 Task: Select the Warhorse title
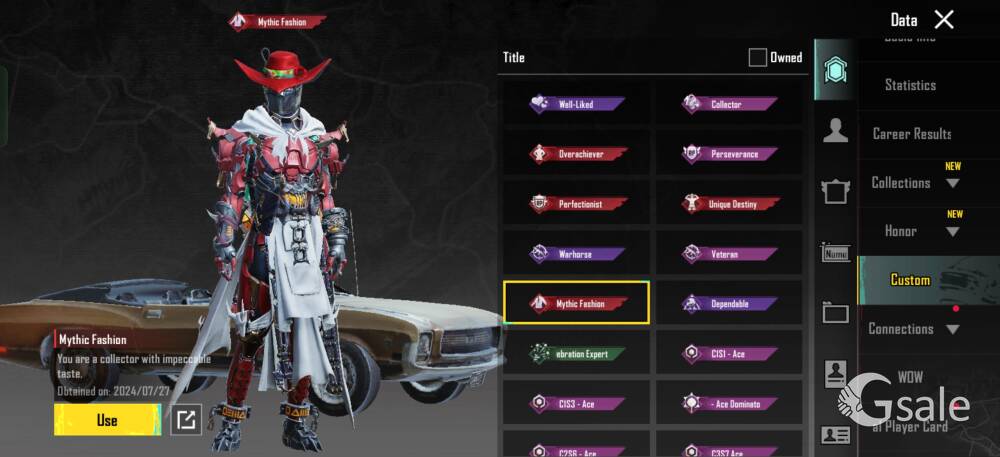click(x=577, y=254)
